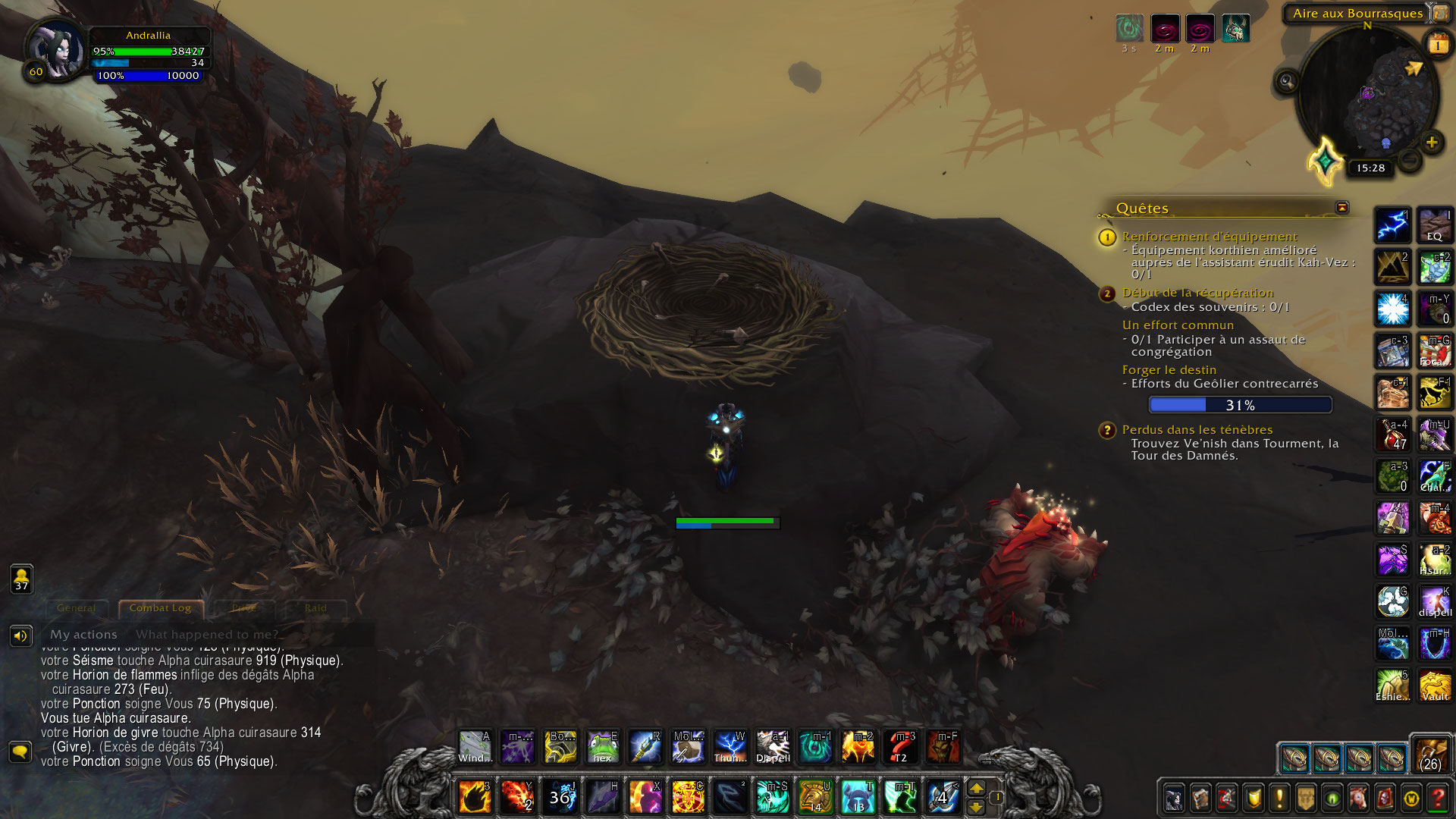Viewport: 1456px width, 819px height.
Task: Open the "Renforcement d'équipement" quest entry
Action: (x=1210, y=237)
